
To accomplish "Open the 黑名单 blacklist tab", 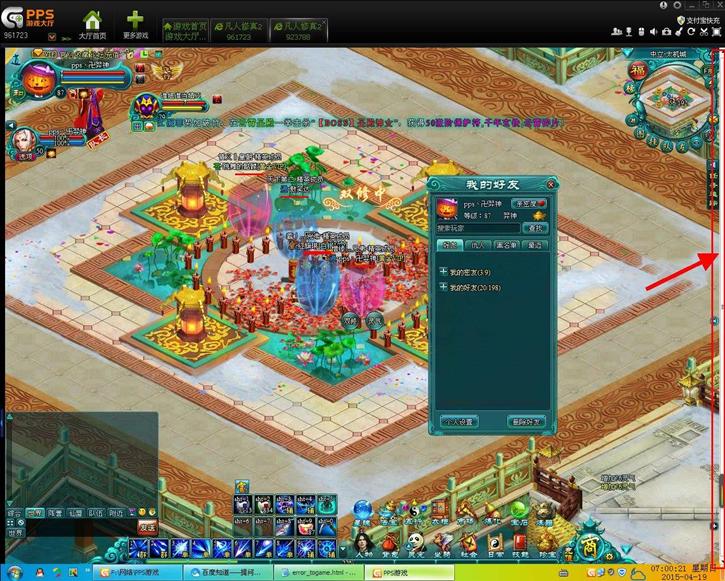I will (507, 245).
